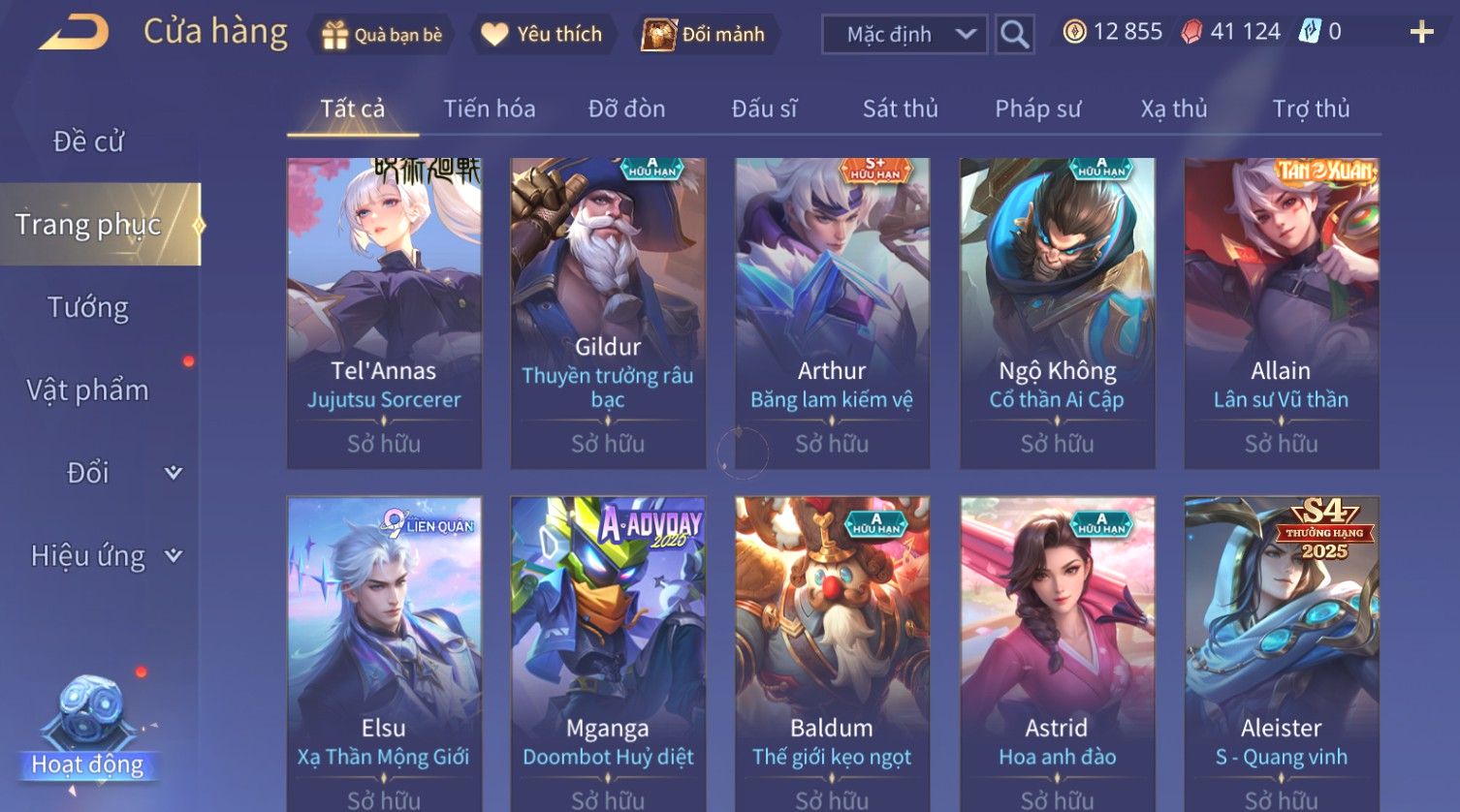Go to the Vật phẩm items section
The width and height of the screenshot is (1460, 812).
[88, 390]
